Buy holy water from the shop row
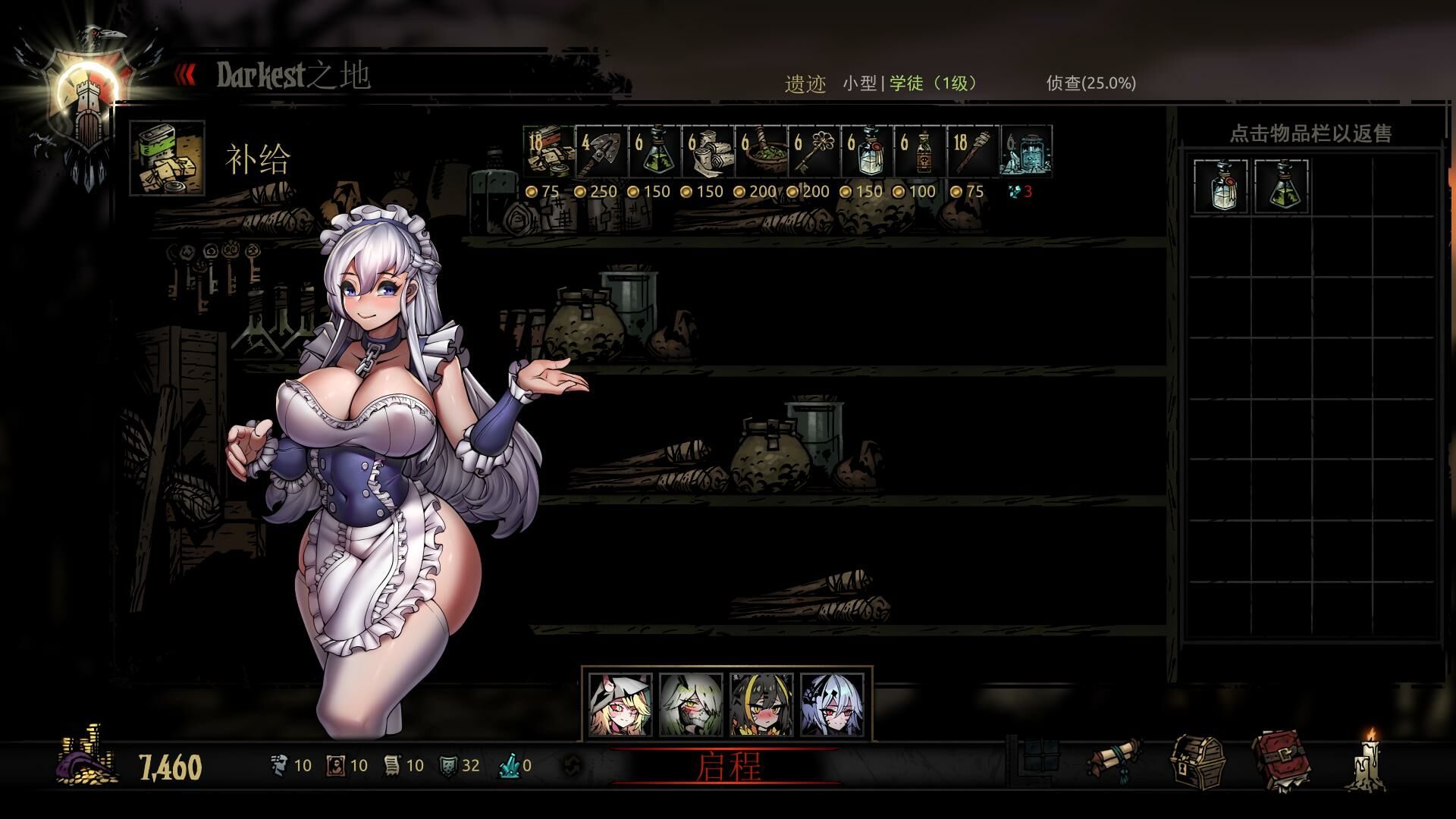Image resolution: width=1456 pixels, height=819 pixels. pyautogui.click(x=868, y=152)
